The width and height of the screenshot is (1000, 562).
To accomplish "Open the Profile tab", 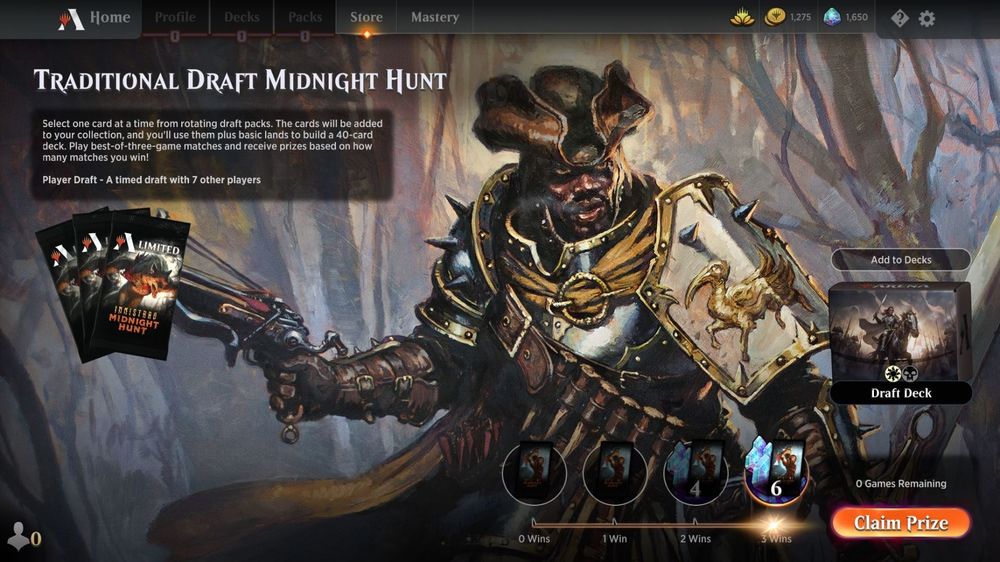I will (x=174, y=17).
